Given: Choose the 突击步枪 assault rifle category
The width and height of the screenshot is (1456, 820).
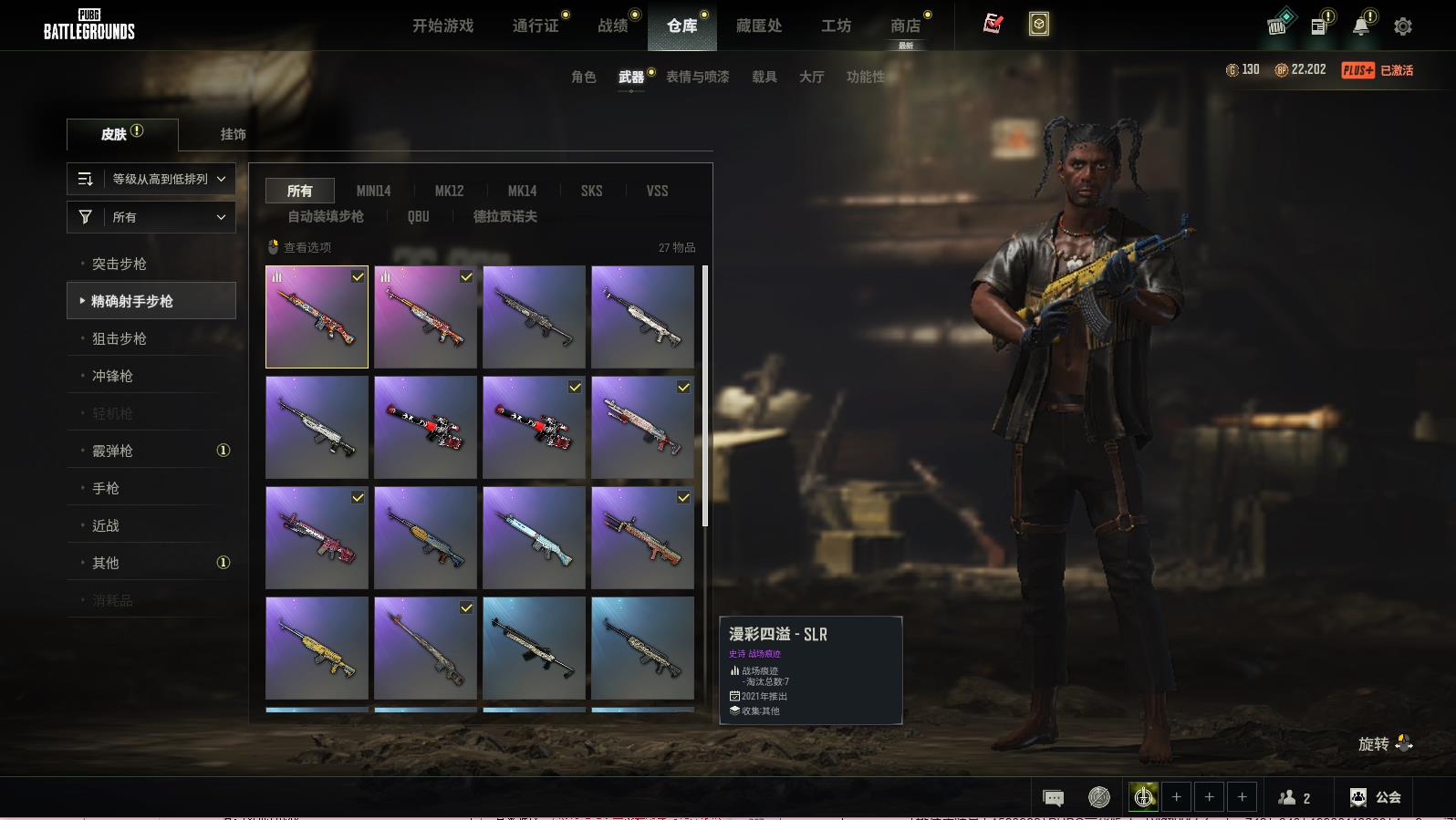Looking at the screenshot, I should [120, 264].
